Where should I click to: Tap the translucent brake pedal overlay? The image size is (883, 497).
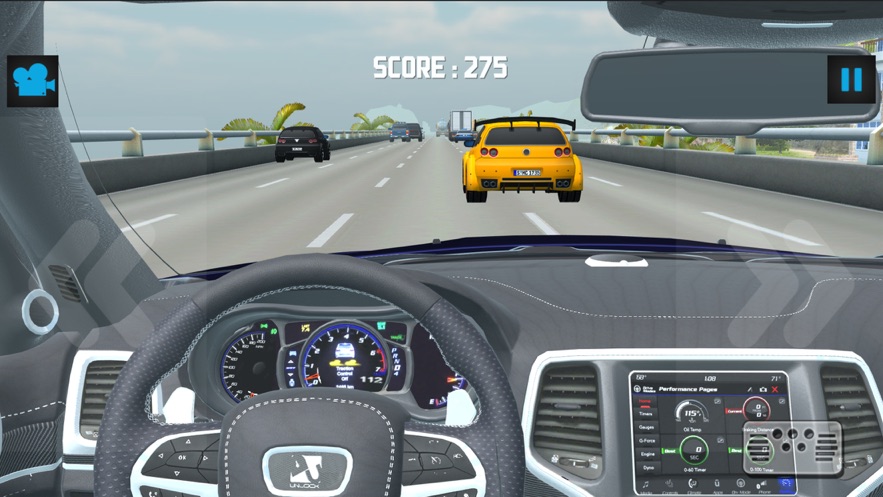click(791, 448)
